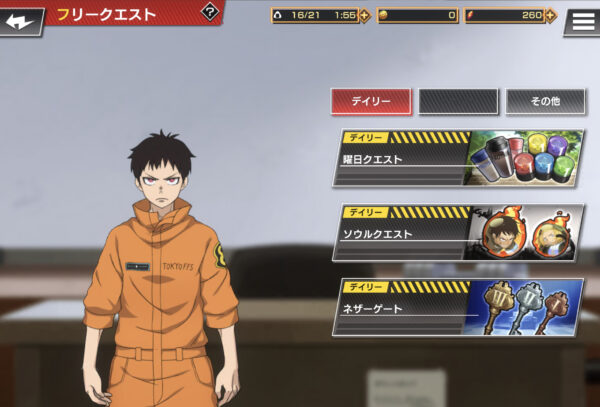Add stamina with the plus button
The image size is (600, 407).
point(364,15)
